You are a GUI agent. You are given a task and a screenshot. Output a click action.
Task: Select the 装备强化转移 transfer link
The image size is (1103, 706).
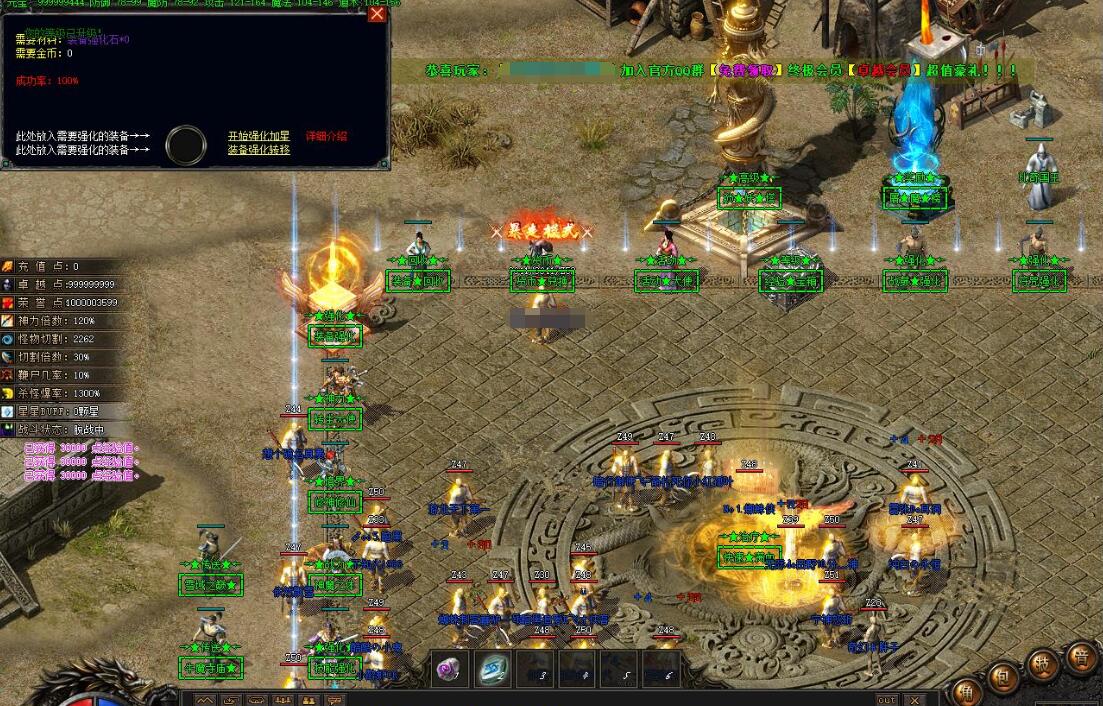click(x=258, y=150)
